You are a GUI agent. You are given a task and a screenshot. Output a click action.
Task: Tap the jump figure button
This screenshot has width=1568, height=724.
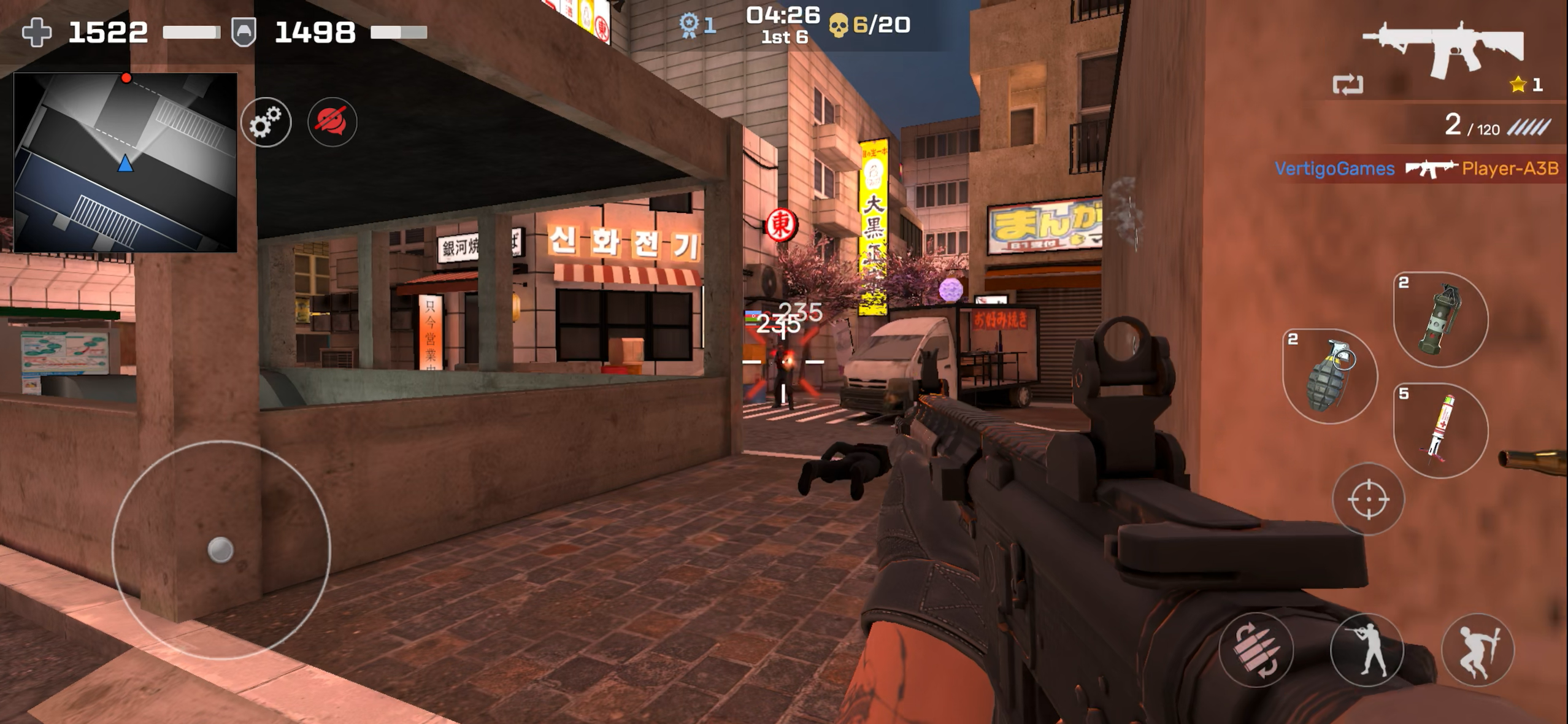[1477, 649]
